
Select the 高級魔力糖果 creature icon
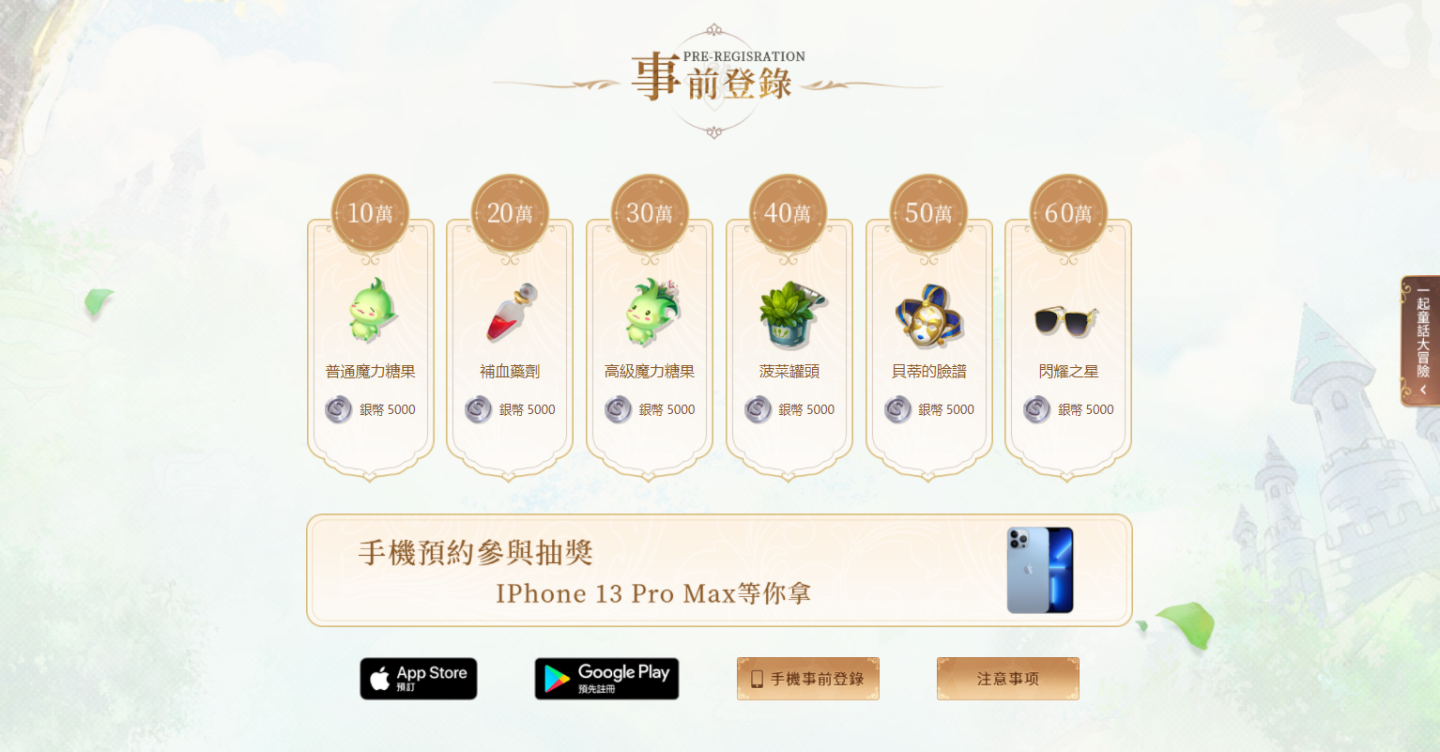648,312
